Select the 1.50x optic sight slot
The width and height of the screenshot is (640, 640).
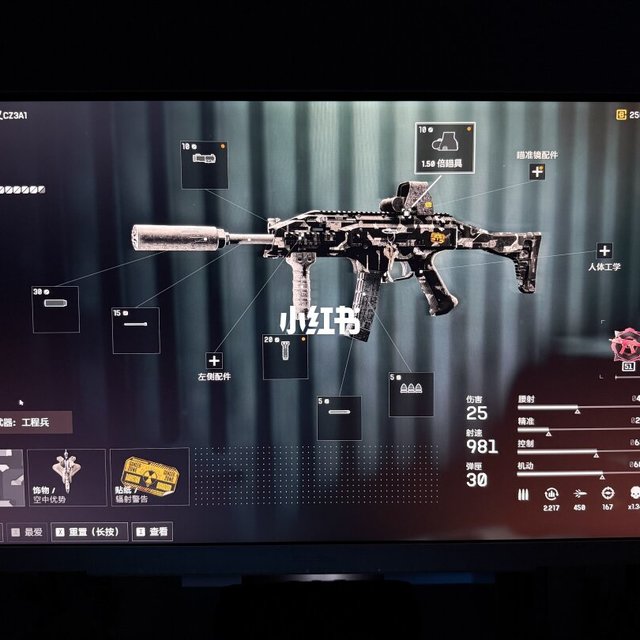tap(443, 147)
